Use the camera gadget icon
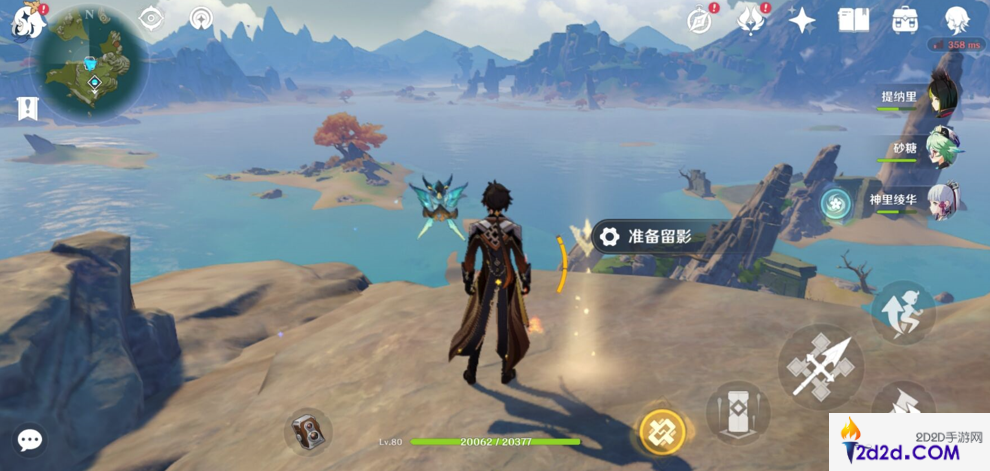 307,431
